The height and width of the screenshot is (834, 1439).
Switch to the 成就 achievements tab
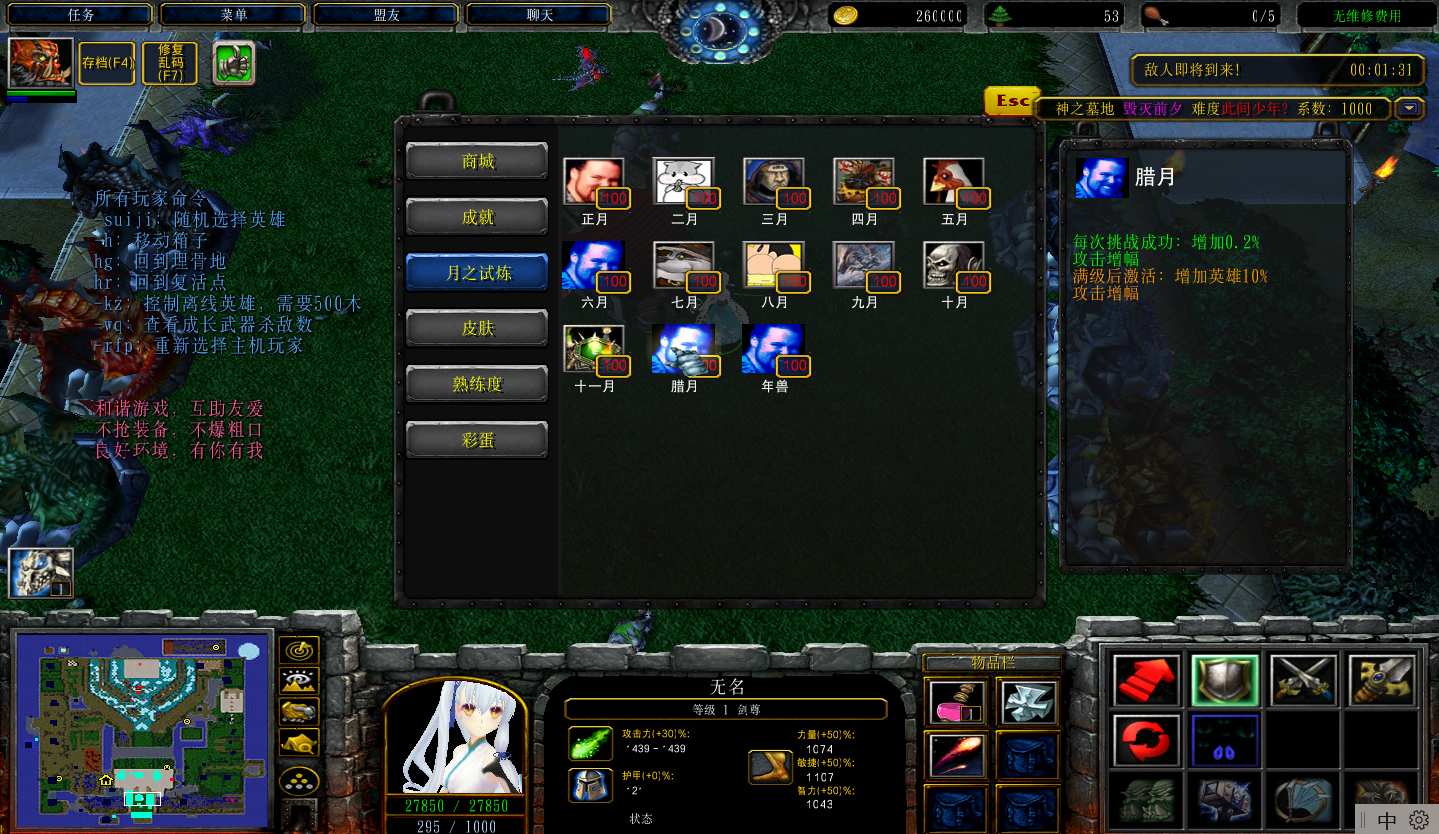tap(477, 217)
